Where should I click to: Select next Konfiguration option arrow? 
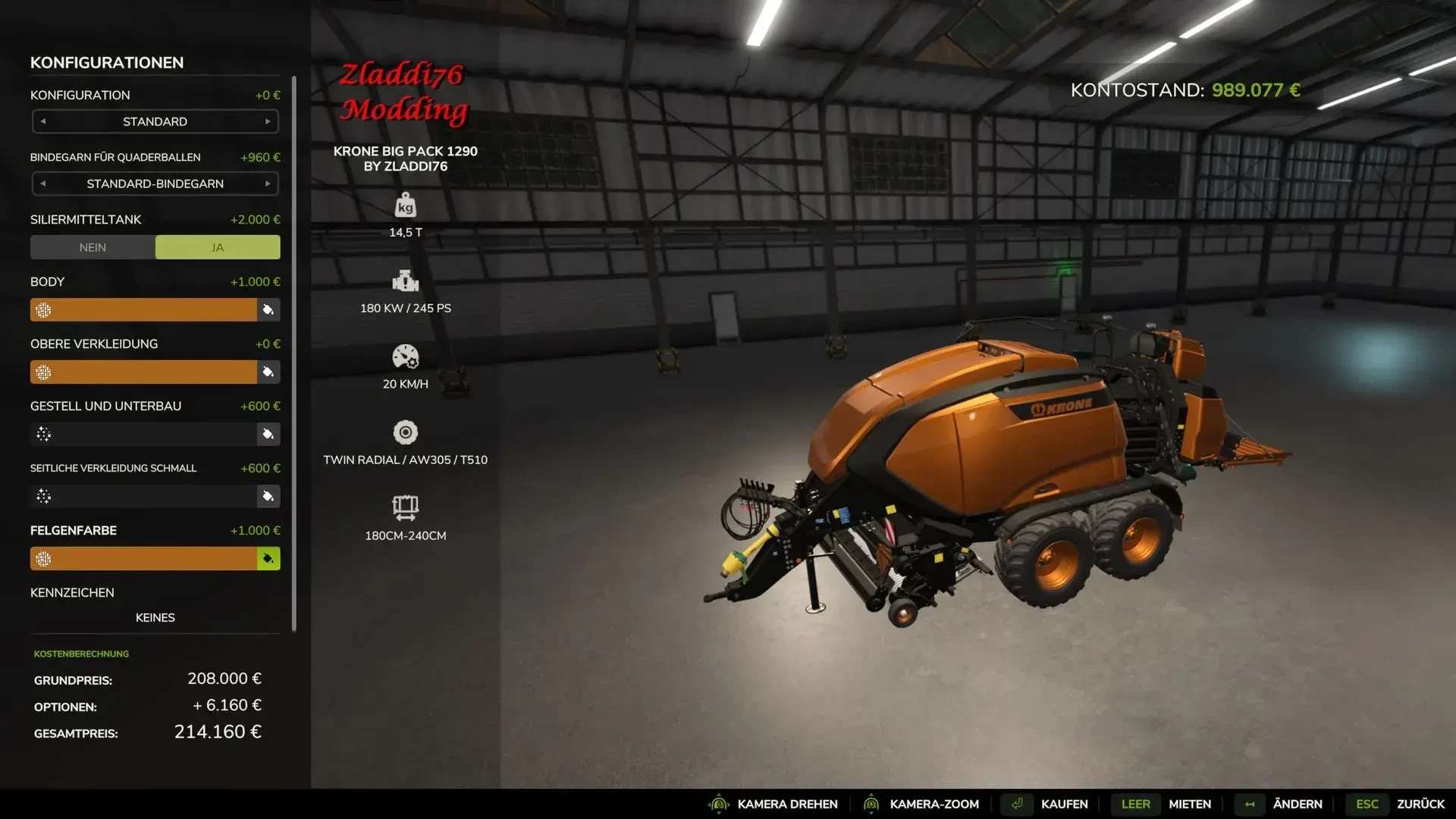(x=268, y=121)
